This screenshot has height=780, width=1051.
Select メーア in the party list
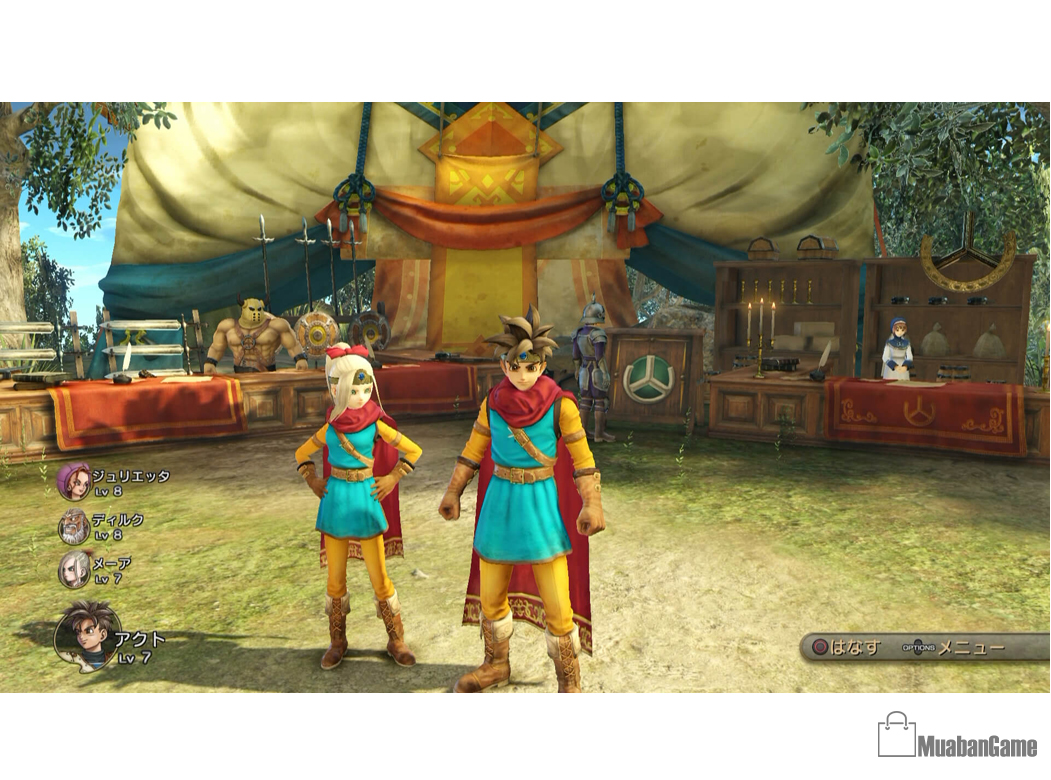[74, 569]
